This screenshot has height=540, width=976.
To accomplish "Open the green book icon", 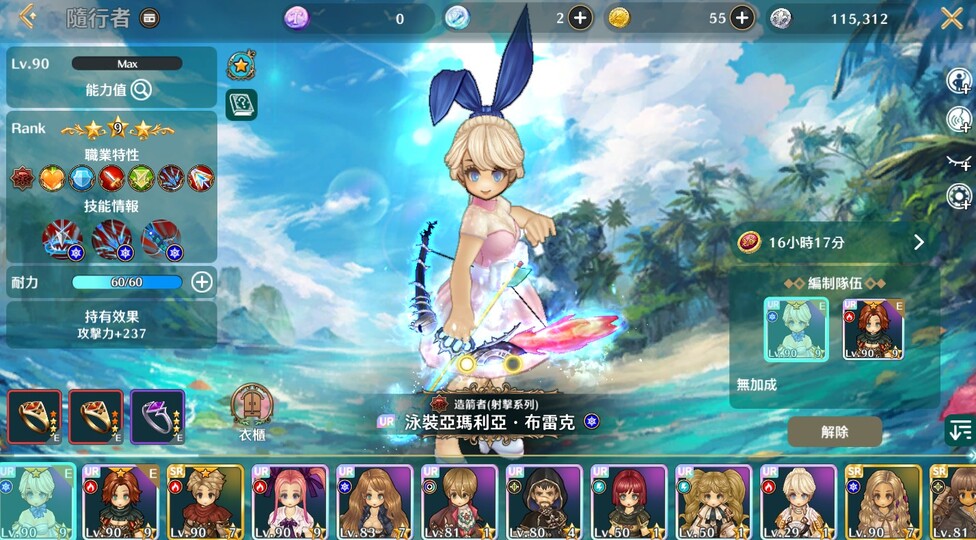I will pyautogui.click(x=240, y=103).
